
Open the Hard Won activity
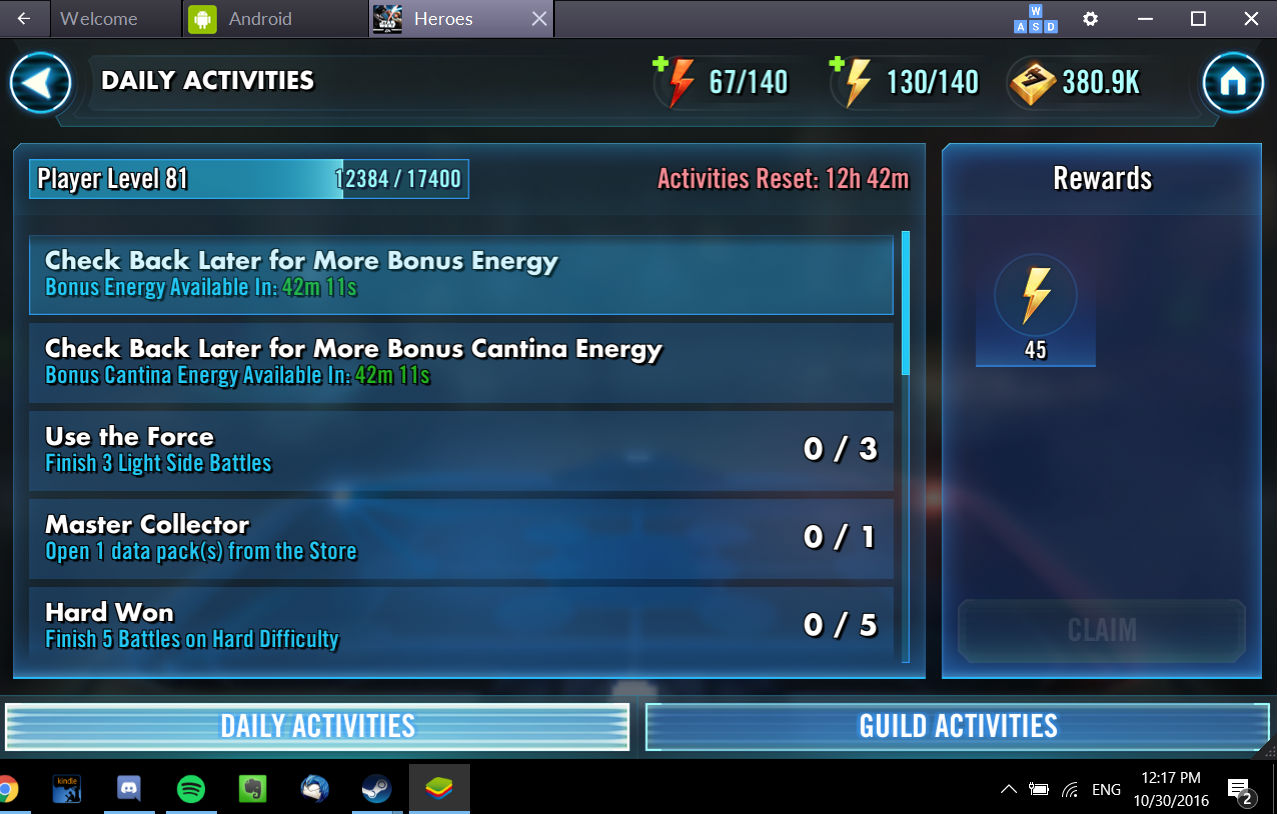[x=460, y=624]
